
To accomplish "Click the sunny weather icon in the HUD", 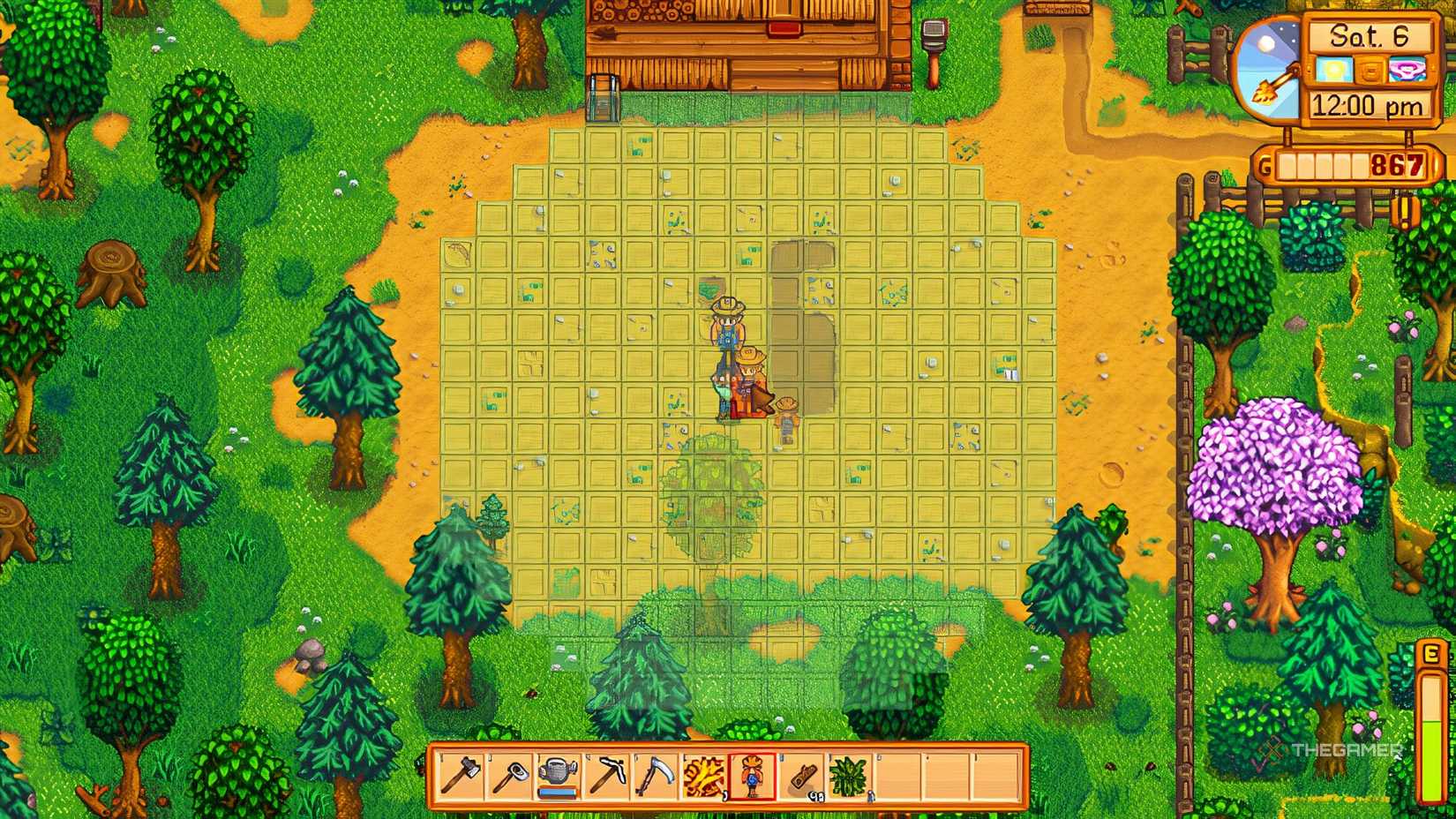I will (x=1334, y=69).
